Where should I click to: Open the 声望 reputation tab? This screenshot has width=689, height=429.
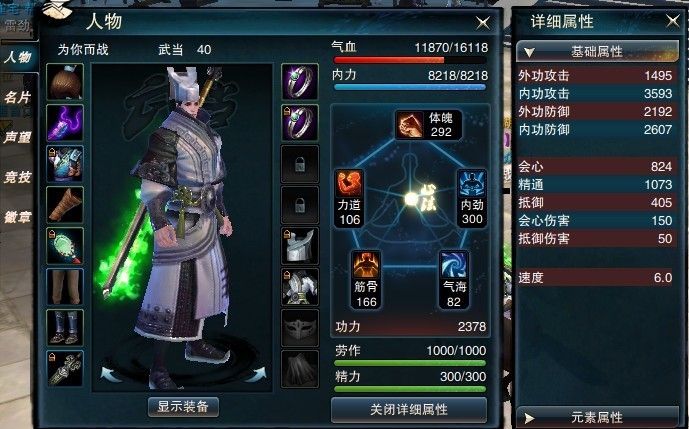click(x=16, y=137)
